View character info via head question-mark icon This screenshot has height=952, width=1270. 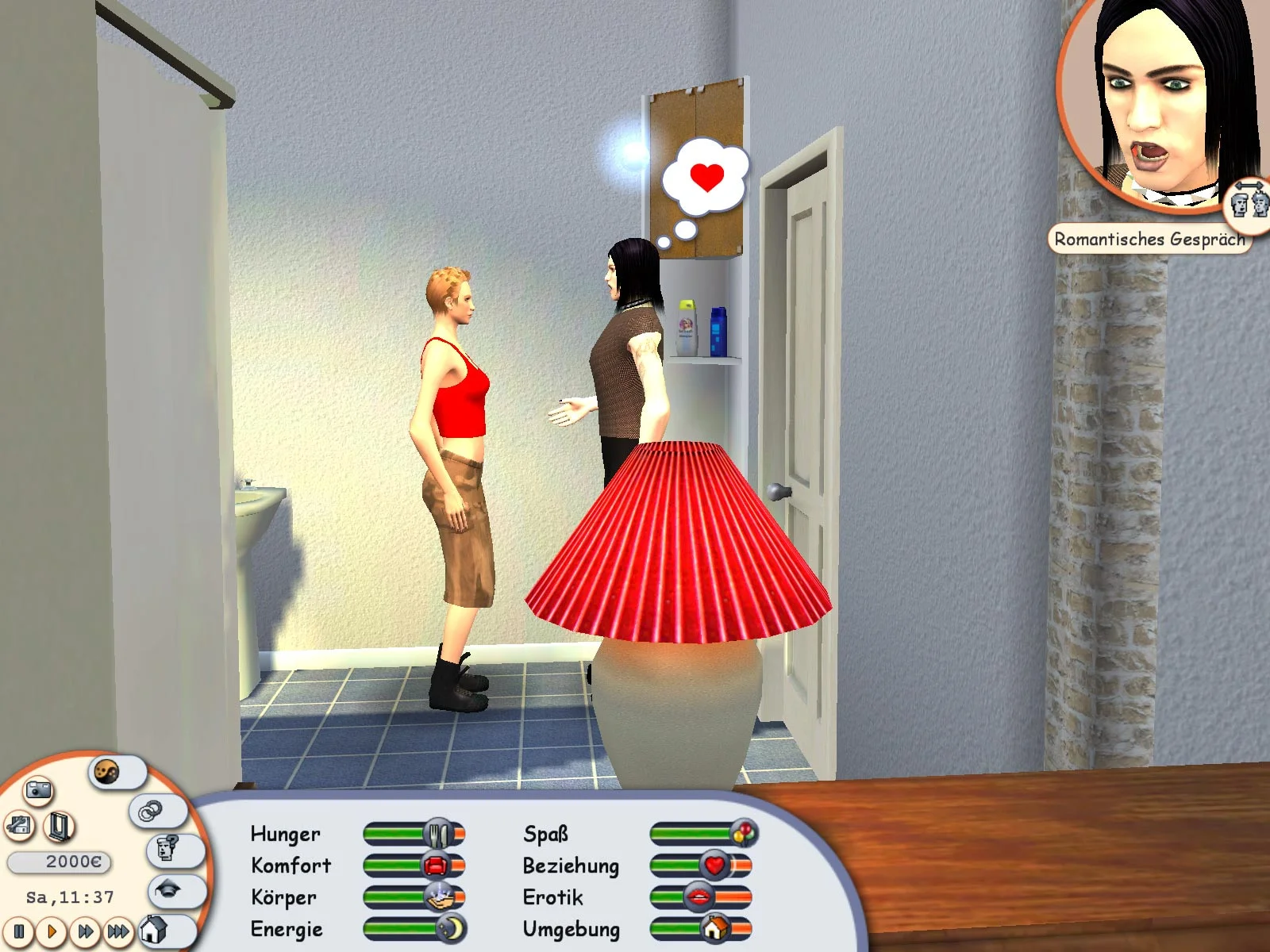point(165,847)
